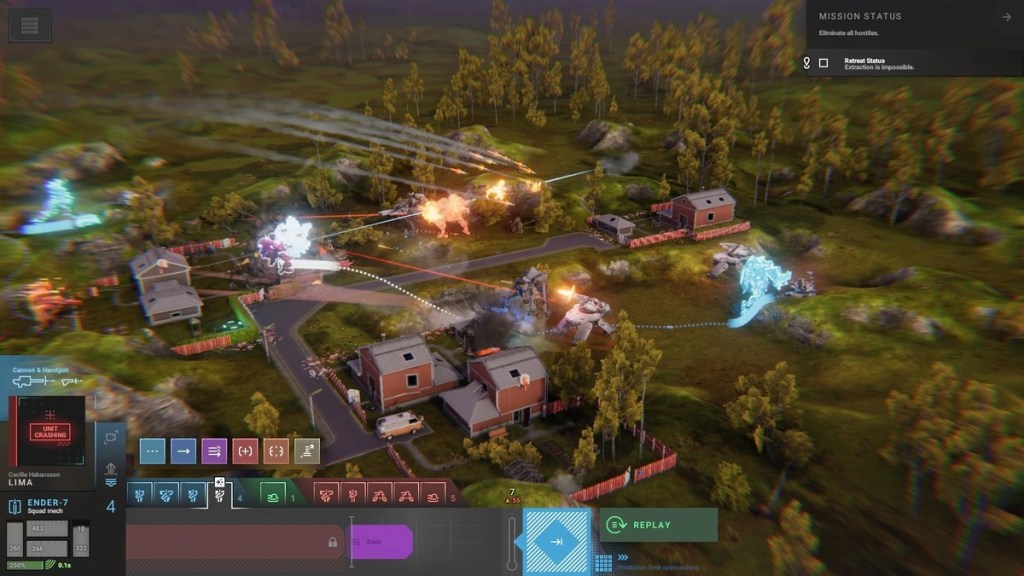Select the red enemy tank unit icon
This screenshot has height=576, width=1024.
pyautogui.click(x=433, y=493)
